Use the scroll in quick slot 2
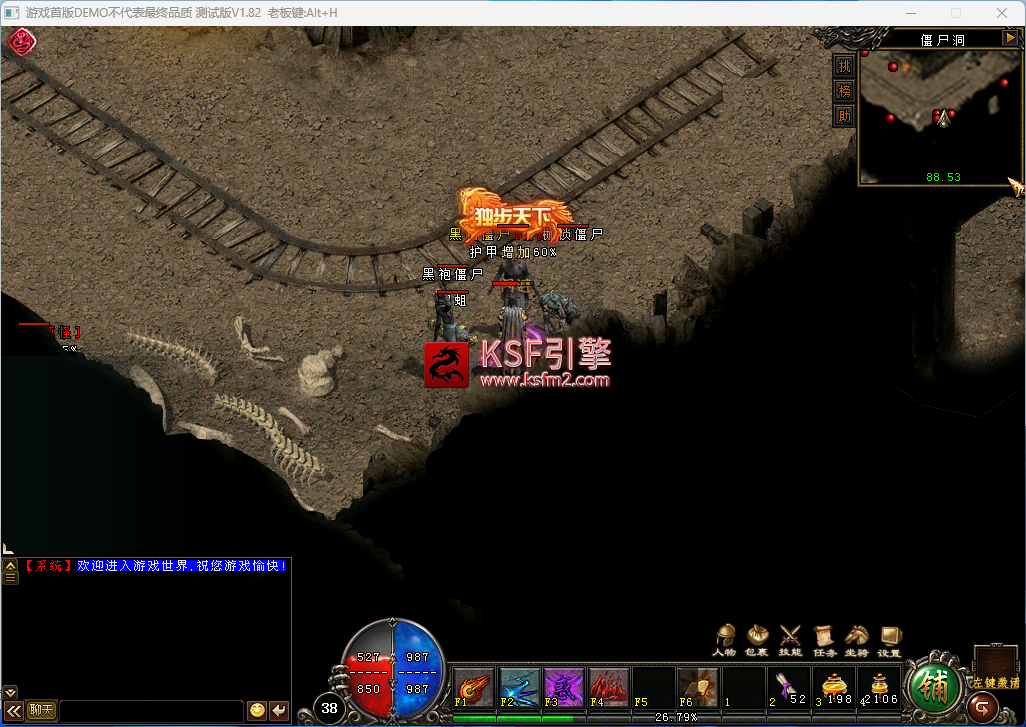The width and height of the screenshot is (1026, 727). coord(789,688)
